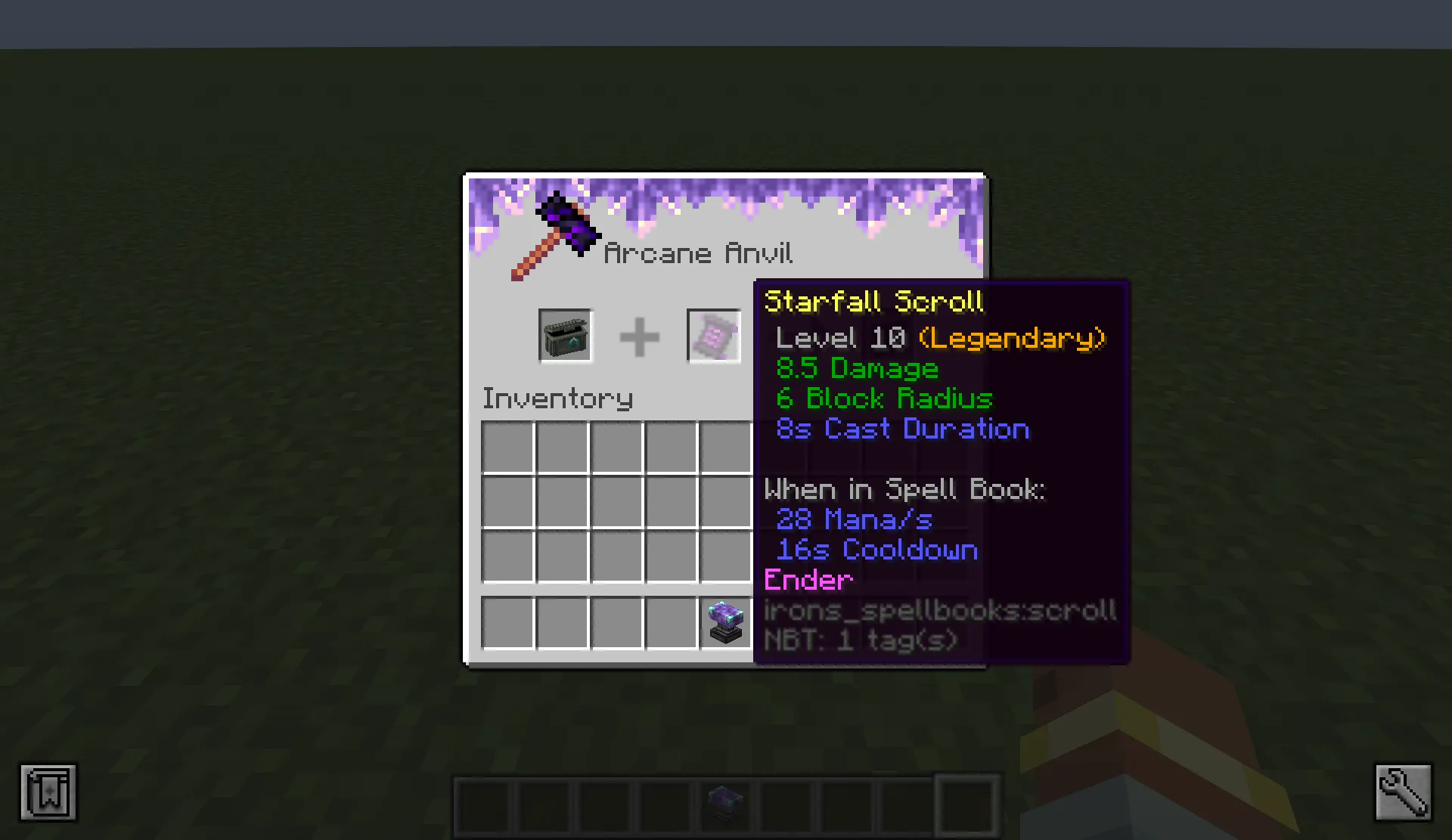Click the irons_spellbooks:scroll identifier text
This screenshot has width=1452, height=840.
938,610
